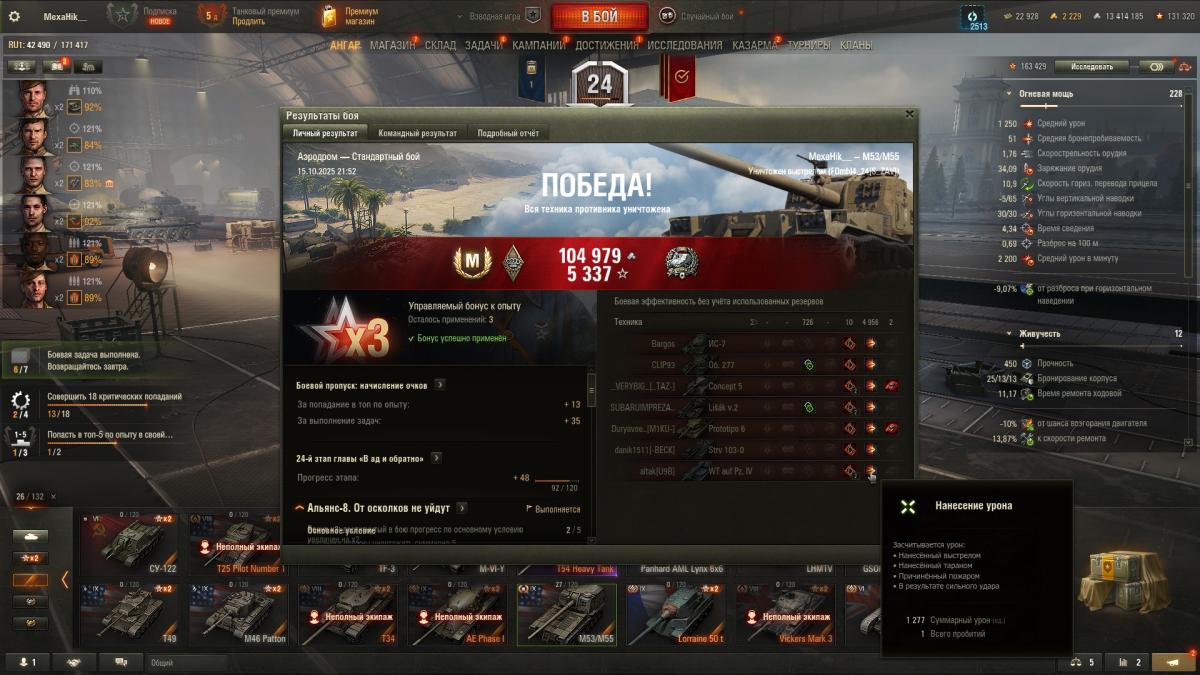Click the Исследовать button

pyautogui.click(x=1091, y=66)
